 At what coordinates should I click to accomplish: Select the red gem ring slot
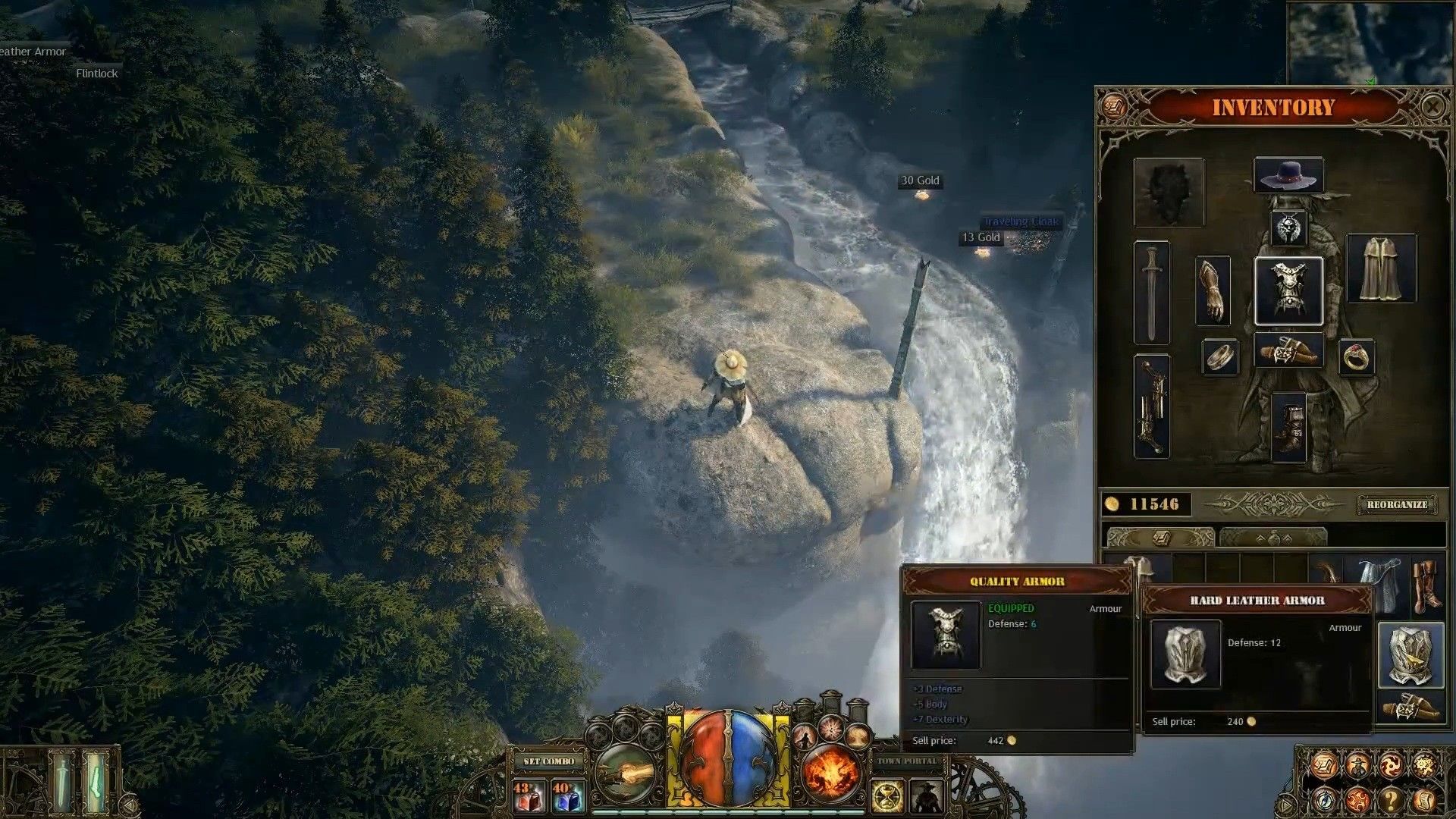[1356, 357]
